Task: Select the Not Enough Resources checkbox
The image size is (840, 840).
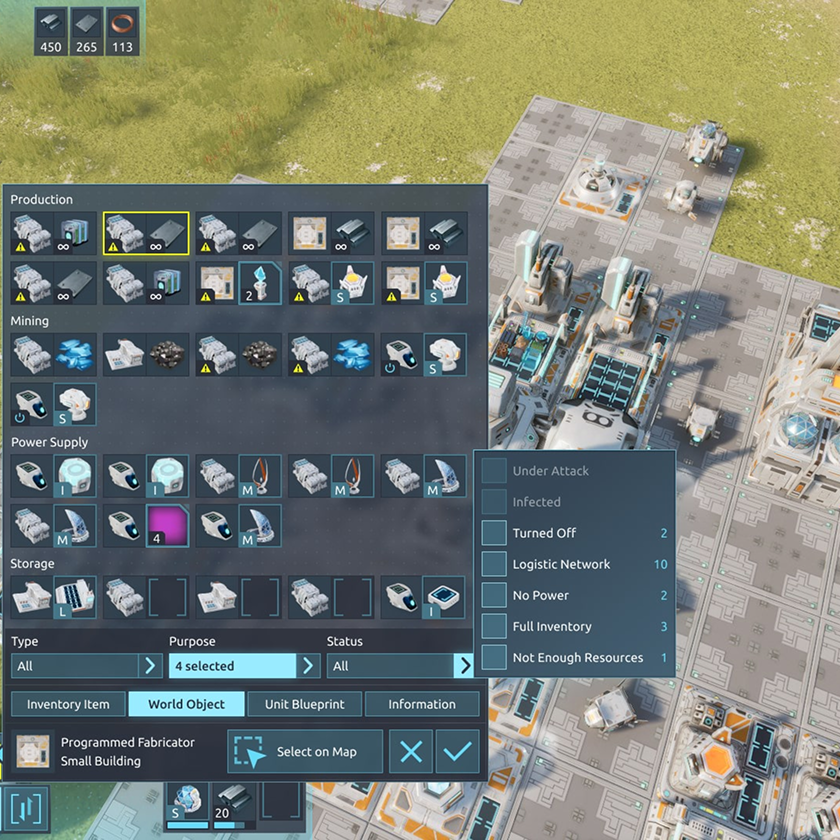Action: (494, 657)
